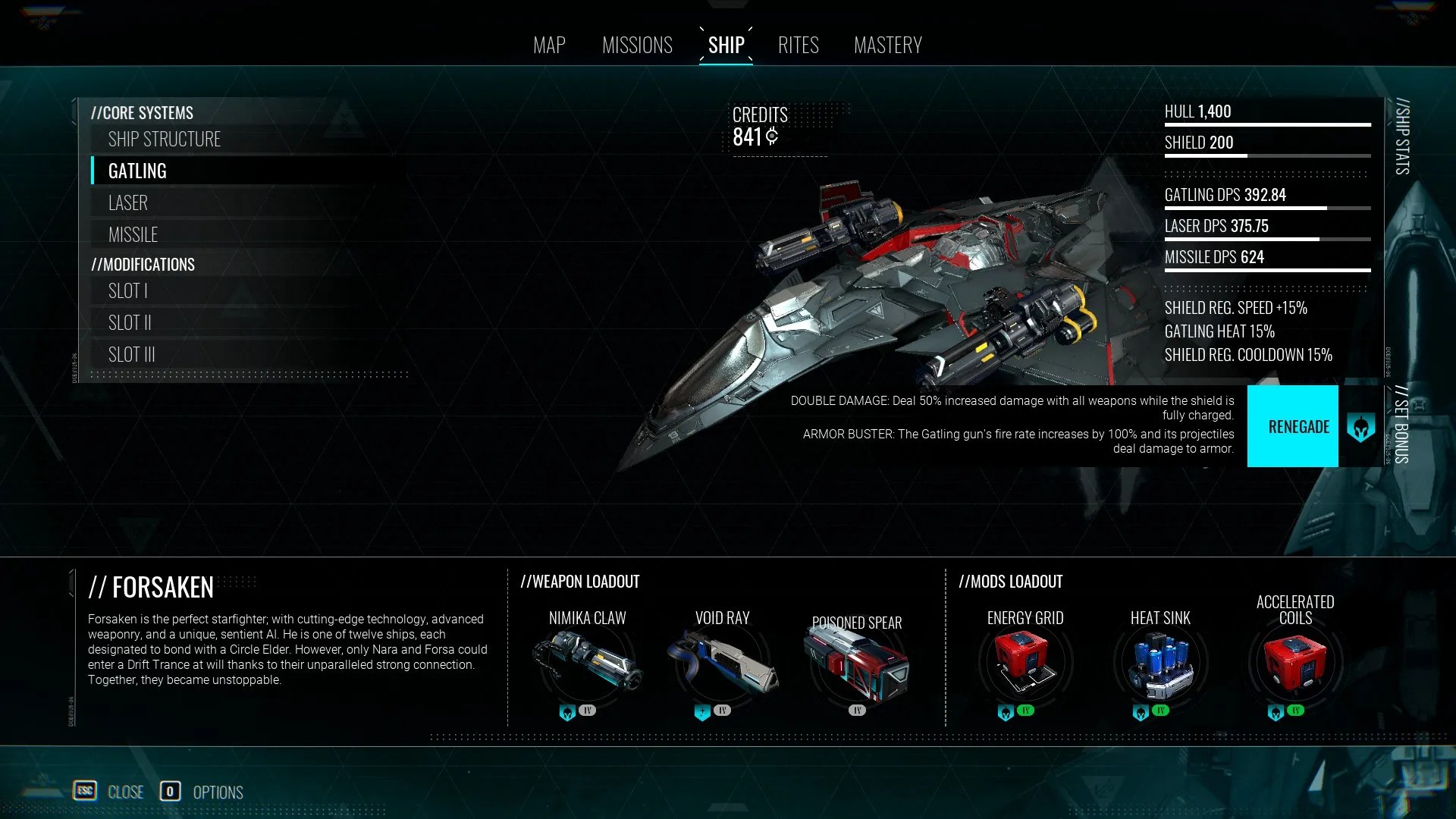Click the Shield stat bar
Screen dimensions: 1456x819
(1267, 147)
